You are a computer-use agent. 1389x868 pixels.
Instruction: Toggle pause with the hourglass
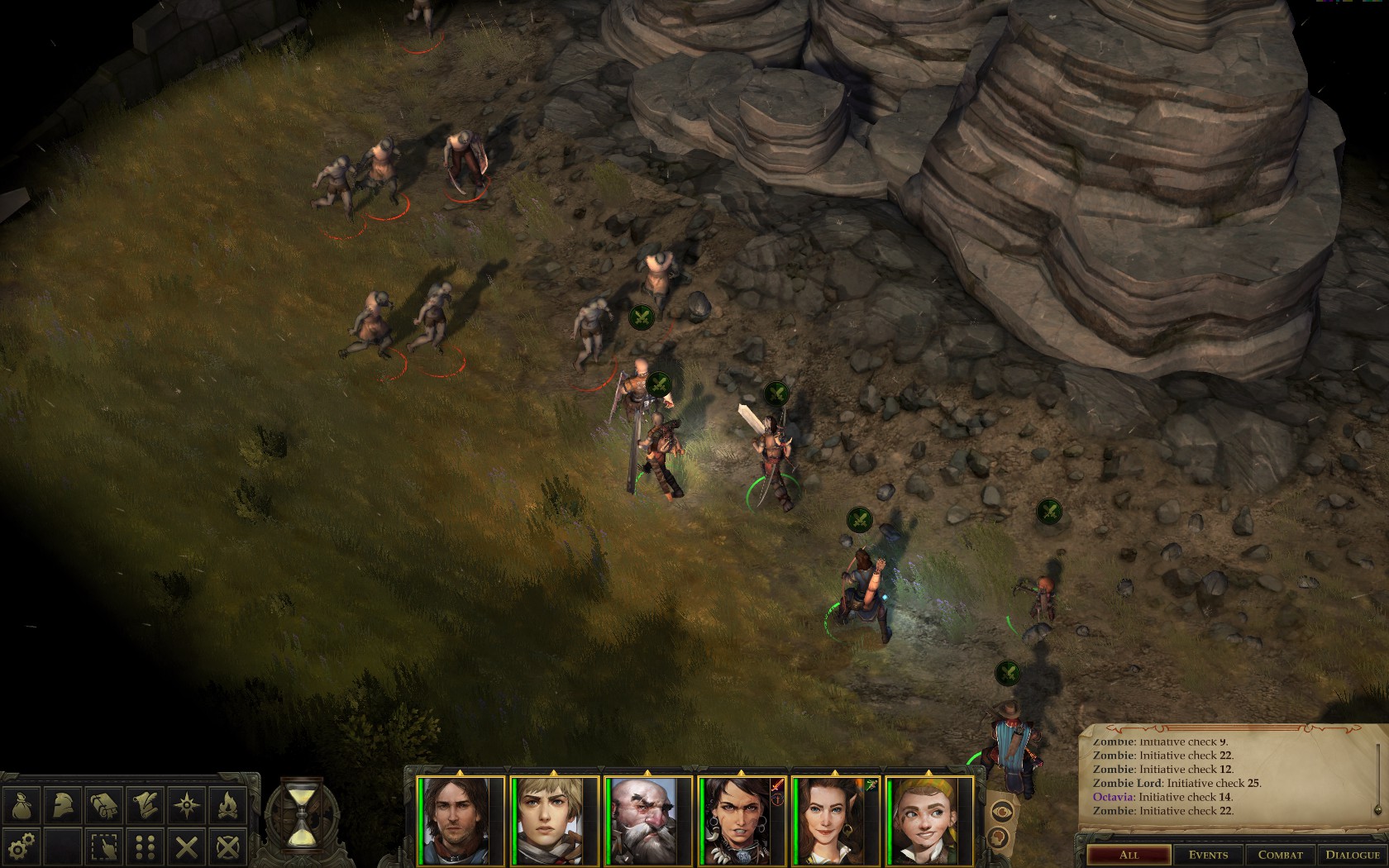299,813
